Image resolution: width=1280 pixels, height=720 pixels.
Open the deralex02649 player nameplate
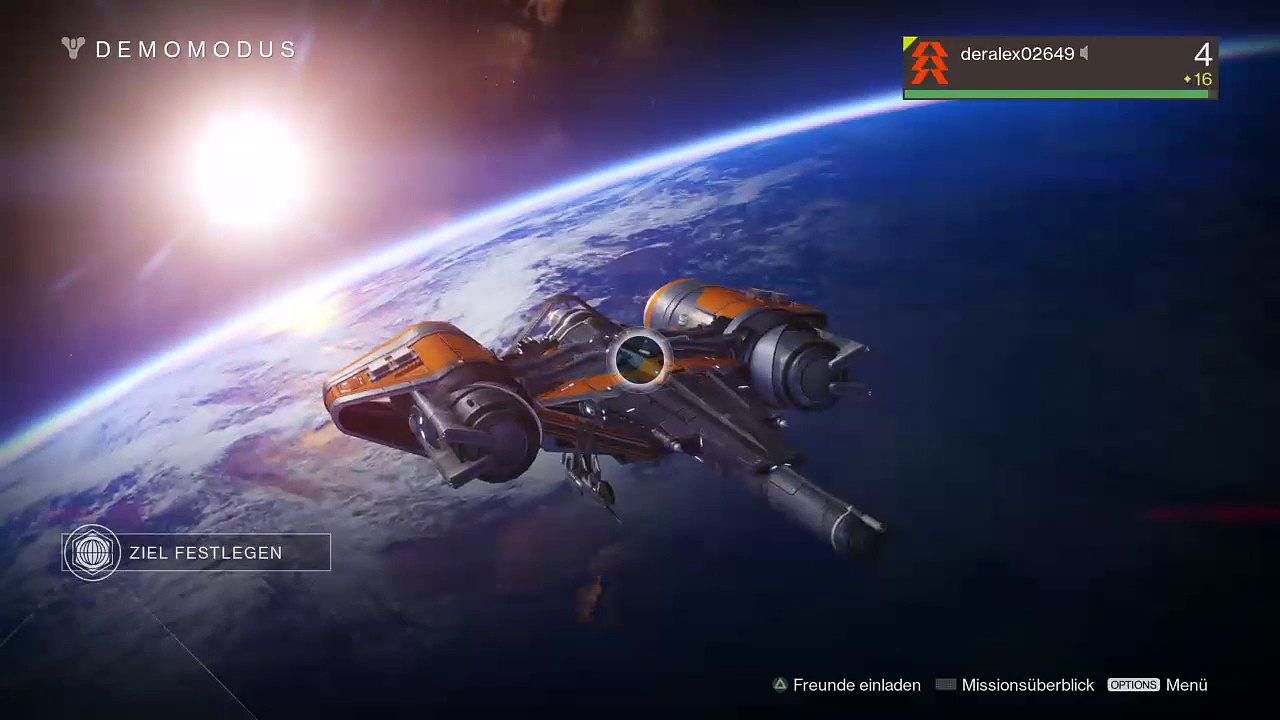[x=1059, y=66]
